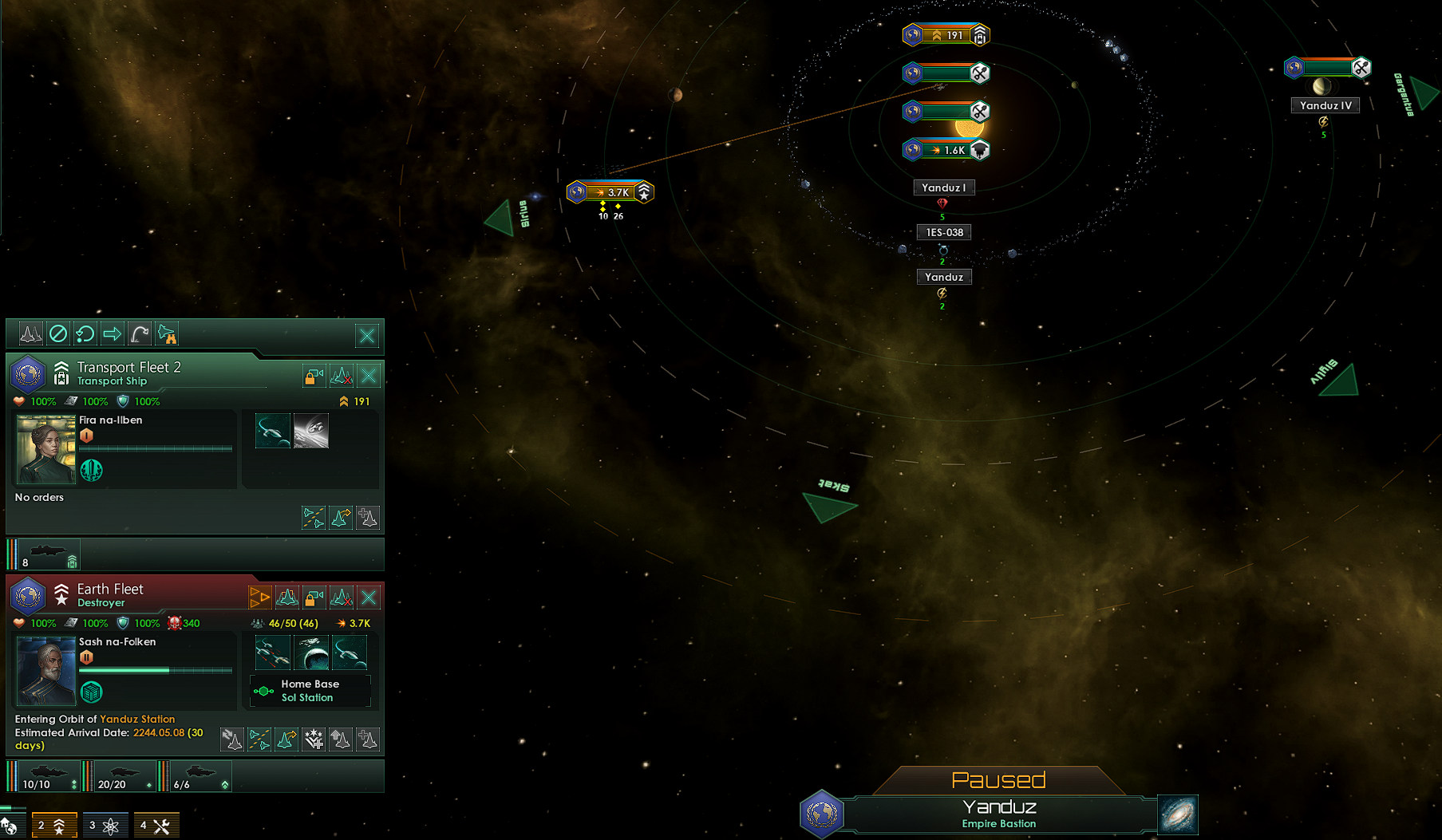Select the move order arrow icon
The image size is (1442, 840).
click(x=113, y=333)
